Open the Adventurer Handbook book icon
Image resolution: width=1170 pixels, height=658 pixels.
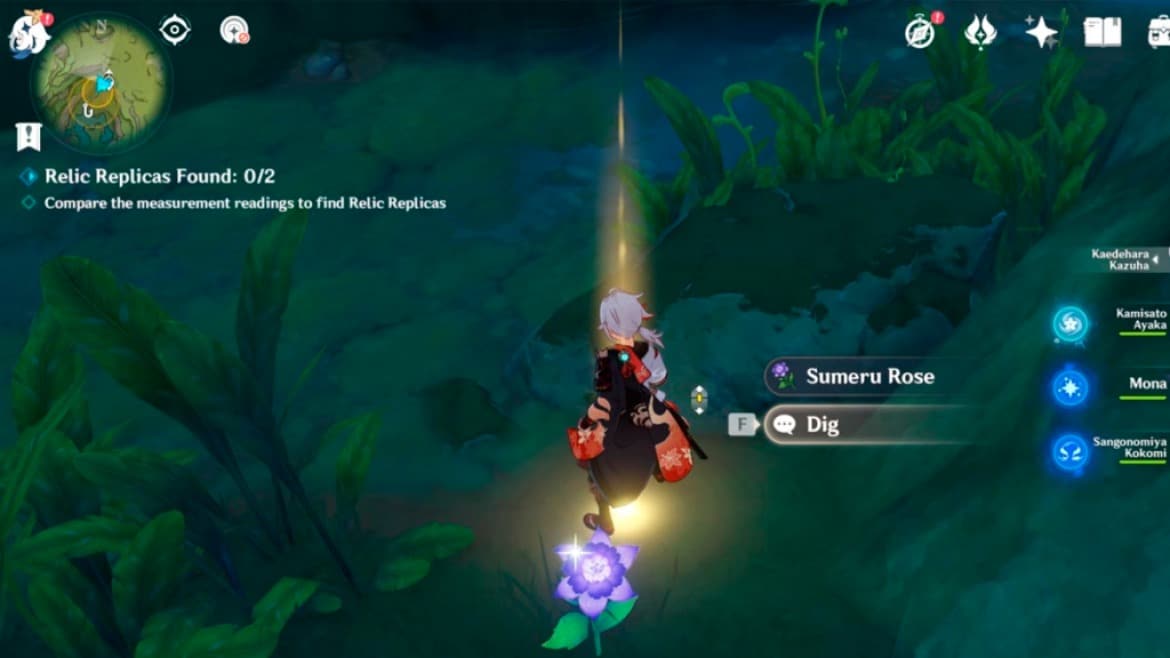1101,32
